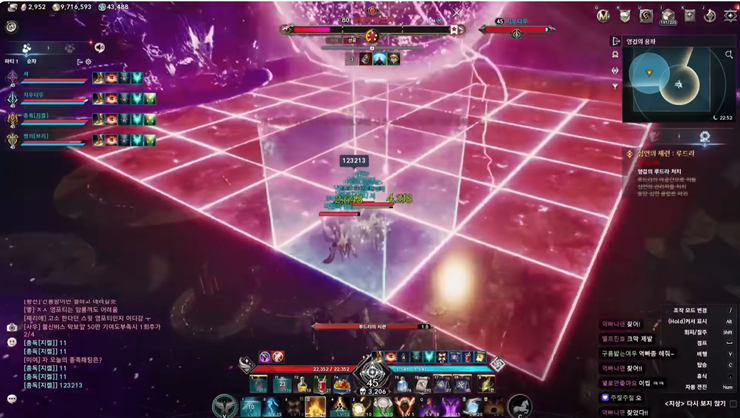
Task: Click the filter funnel icon beside the minimap
Action: click(x=615, y=84)
